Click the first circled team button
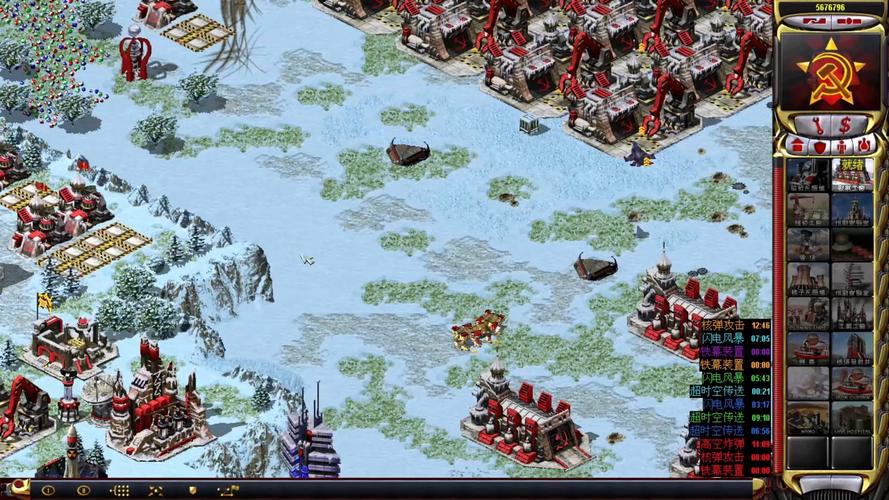Image resolution: width=889 pixels, height=500 pixels. pyautogui.click(x=47, y=491)
